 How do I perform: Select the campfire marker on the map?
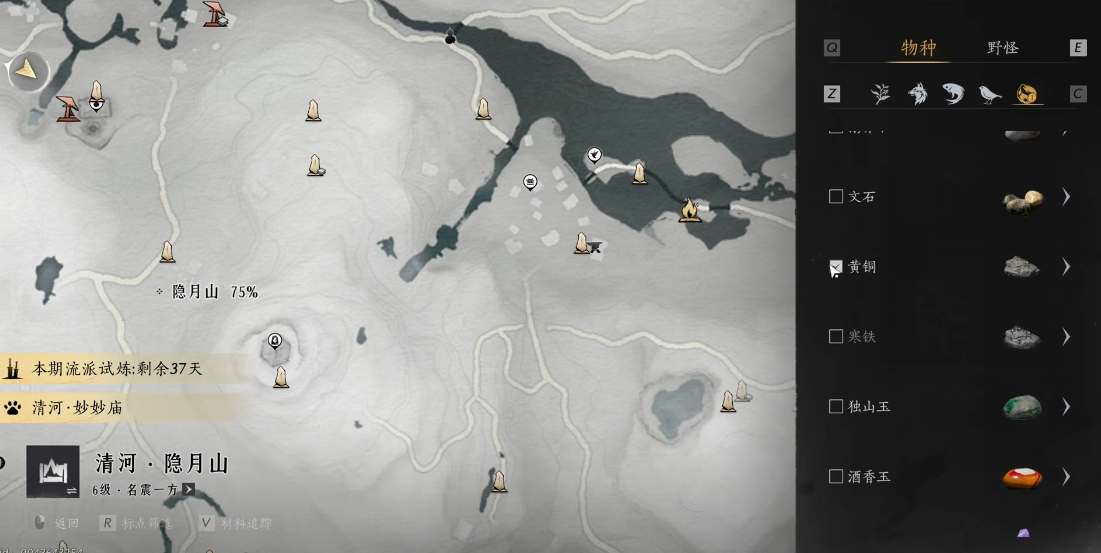pos(689,210)
